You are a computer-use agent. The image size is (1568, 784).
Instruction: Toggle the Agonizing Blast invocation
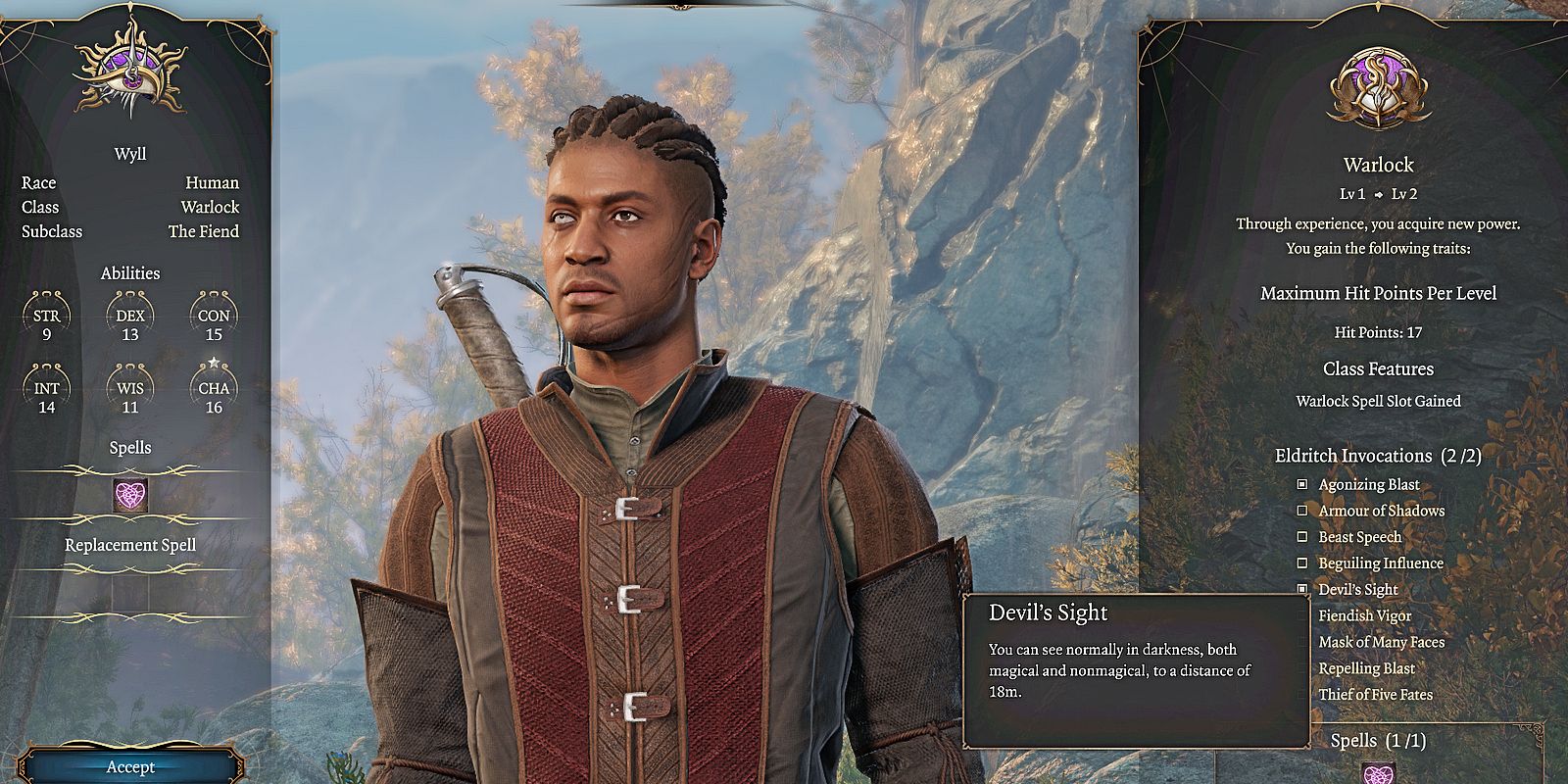pyautogui.click(x=1302, y=484)
